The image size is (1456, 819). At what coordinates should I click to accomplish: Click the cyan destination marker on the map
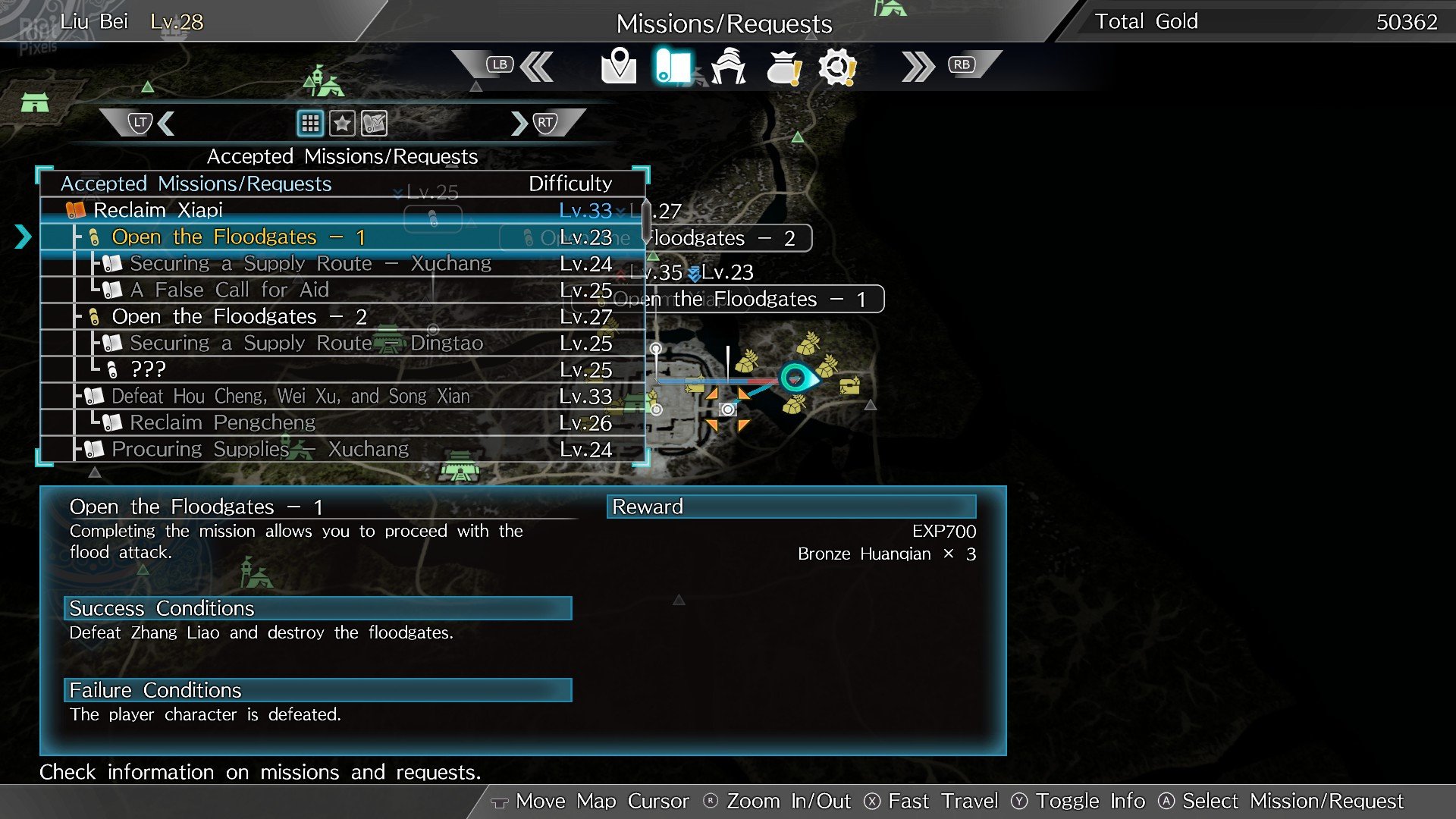click(x=795, y=377)
